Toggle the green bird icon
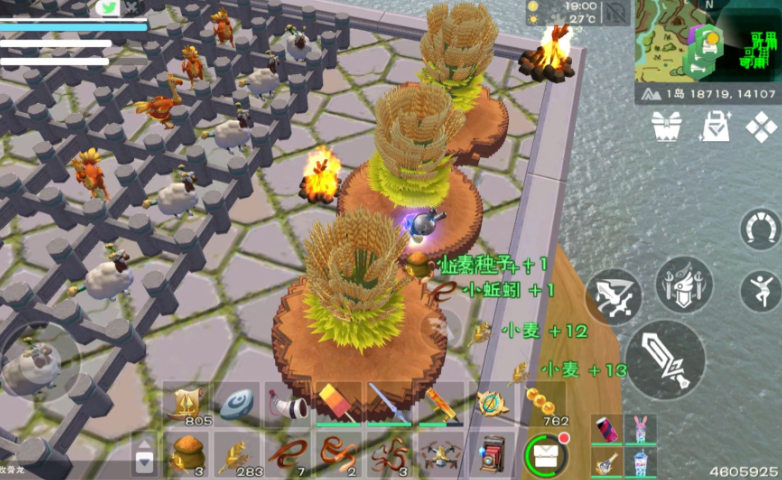Screen dimensions: 782x480 click(108, 7)
